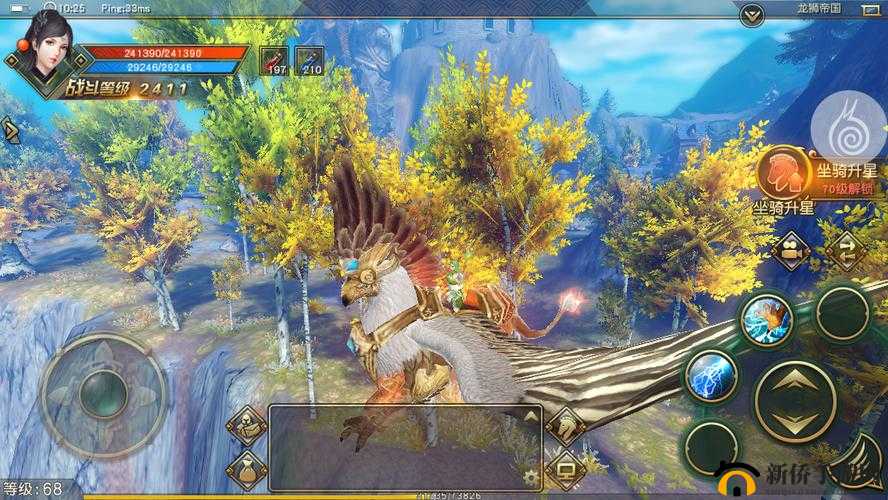The width and height of the screenshot is (888, 500).
Task: Use the blue potion with 210 count
Action: coord(309,61)
